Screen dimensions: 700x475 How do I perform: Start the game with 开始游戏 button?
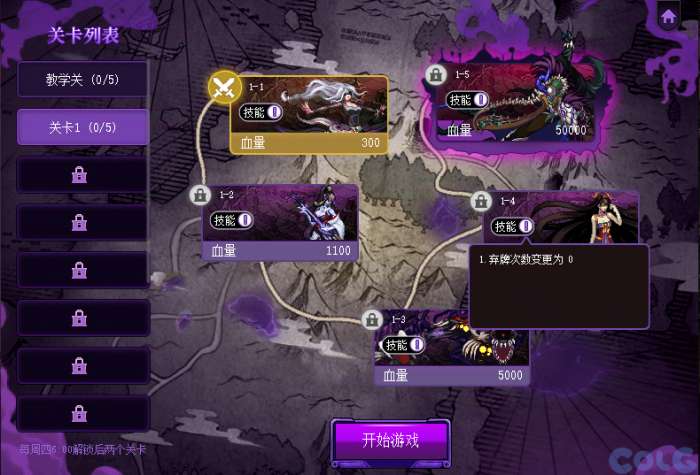390,441
